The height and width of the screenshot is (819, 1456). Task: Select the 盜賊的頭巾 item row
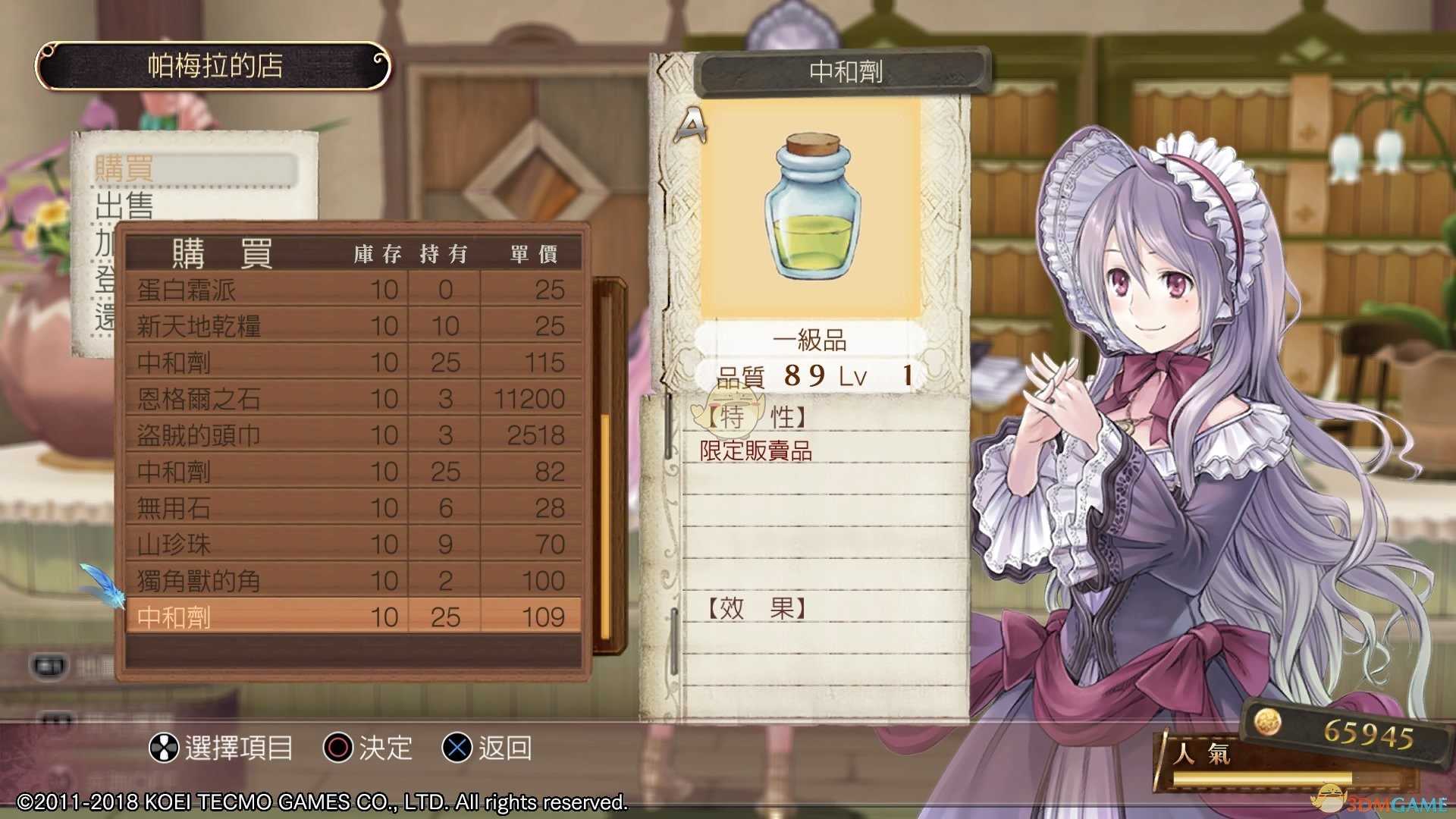353,435
